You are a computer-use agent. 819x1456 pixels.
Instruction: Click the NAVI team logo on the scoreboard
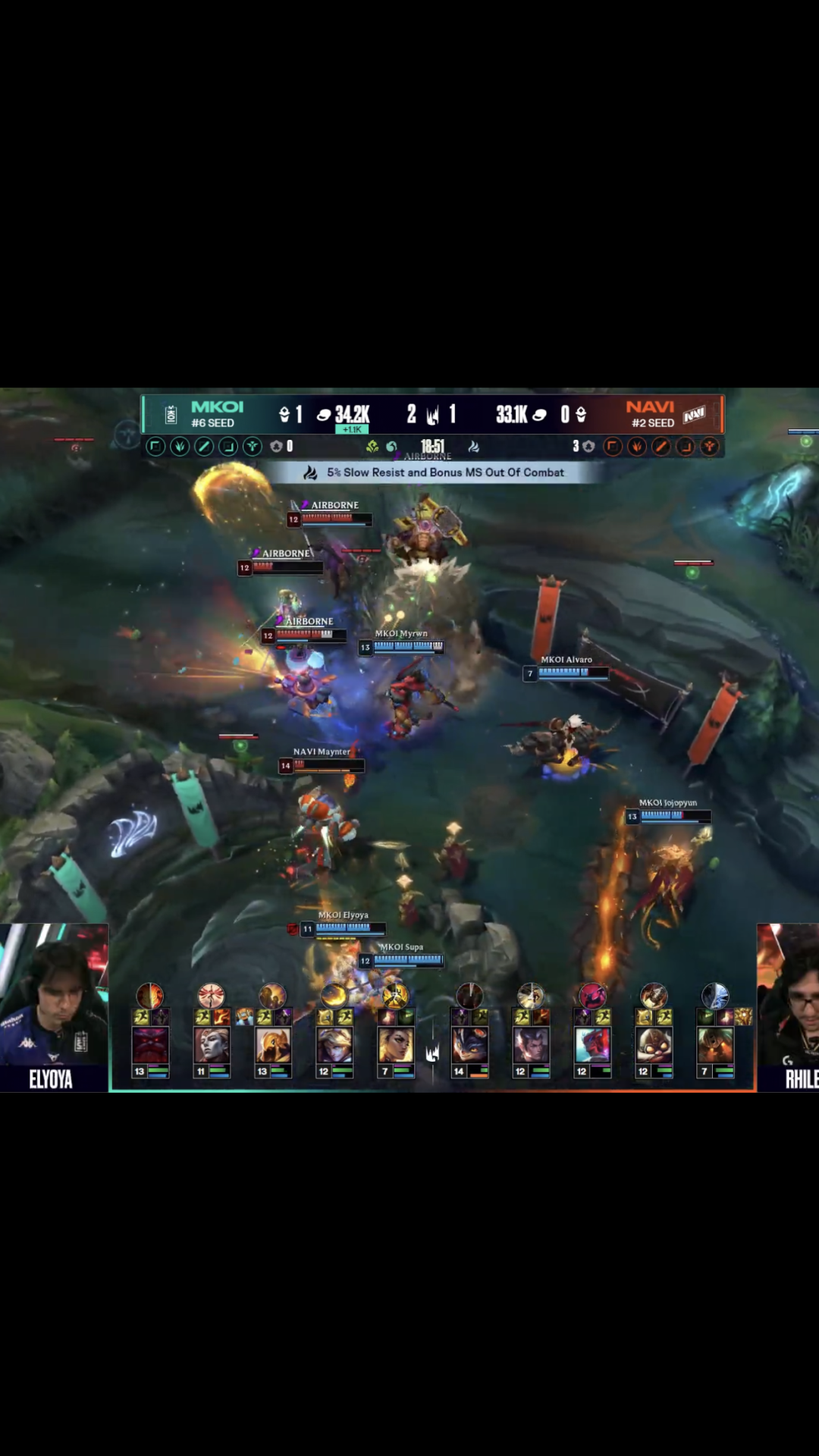click(694, 415)
